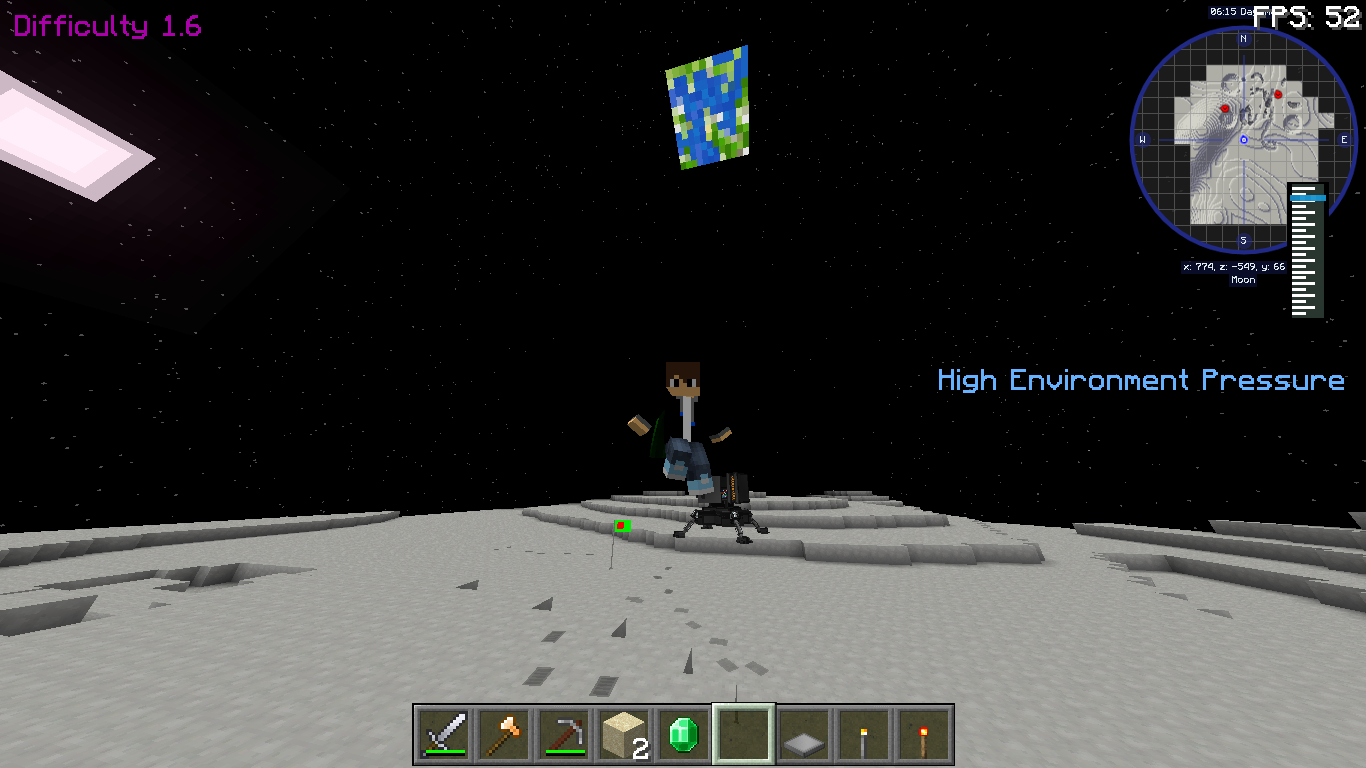Viewport: 1366px width, 768px height.
Task: Click the coordinates readout below the minimap
Action: pos(1233,266)
